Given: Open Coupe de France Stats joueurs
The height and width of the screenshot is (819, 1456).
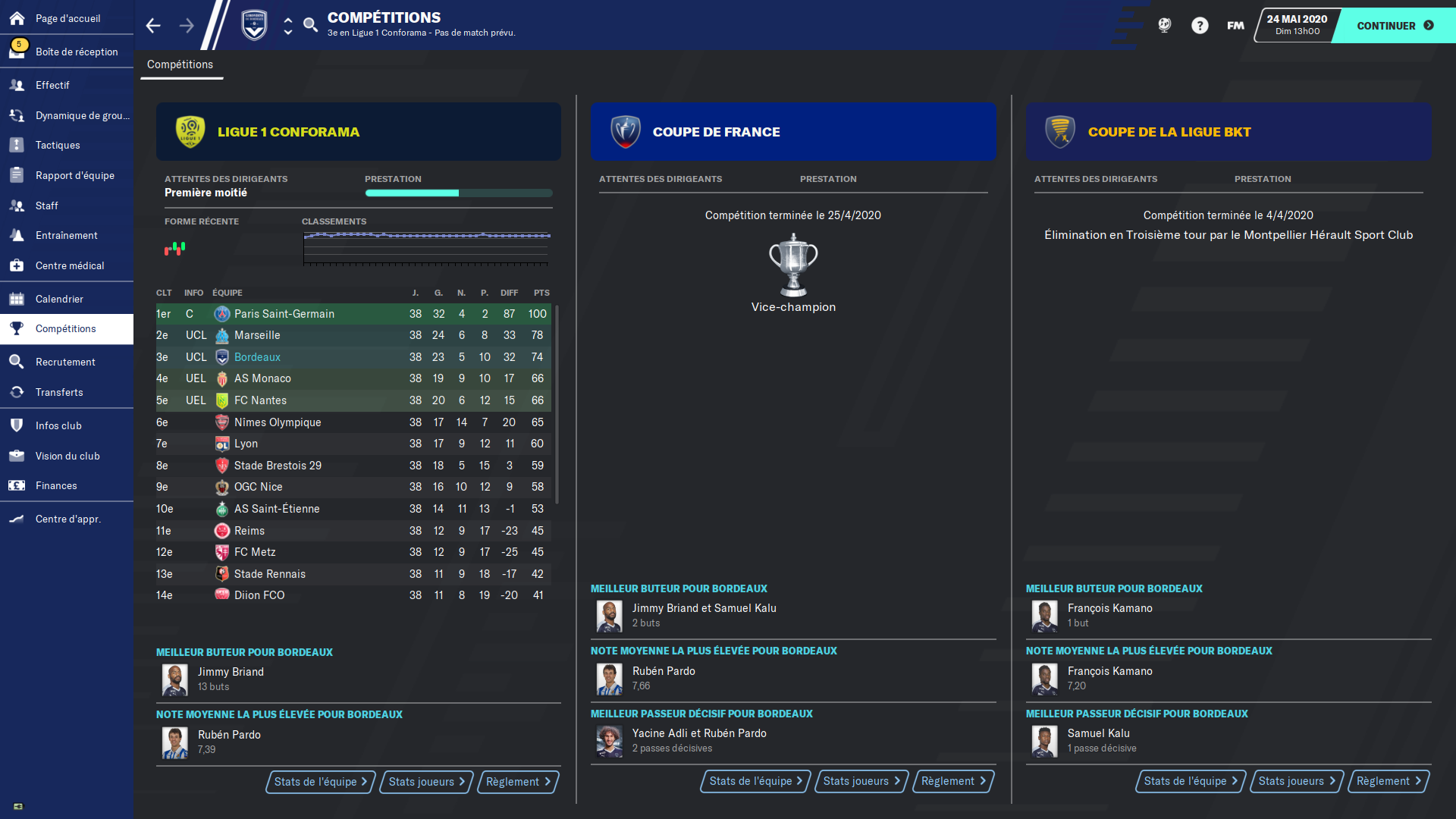Looking at the screenshot, I should coord(861,781).
